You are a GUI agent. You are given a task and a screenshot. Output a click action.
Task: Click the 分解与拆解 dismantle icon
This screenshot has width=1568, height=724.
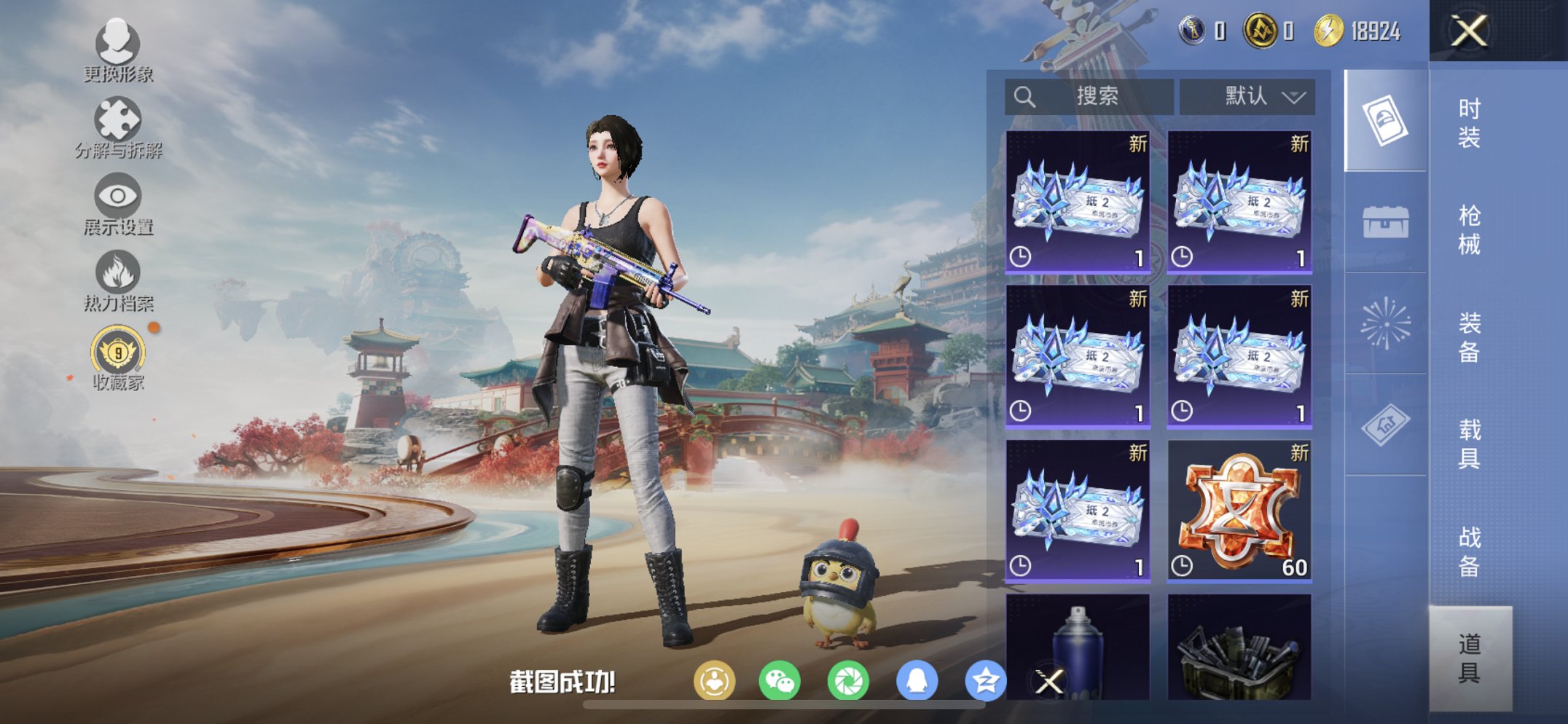point(117,117)
